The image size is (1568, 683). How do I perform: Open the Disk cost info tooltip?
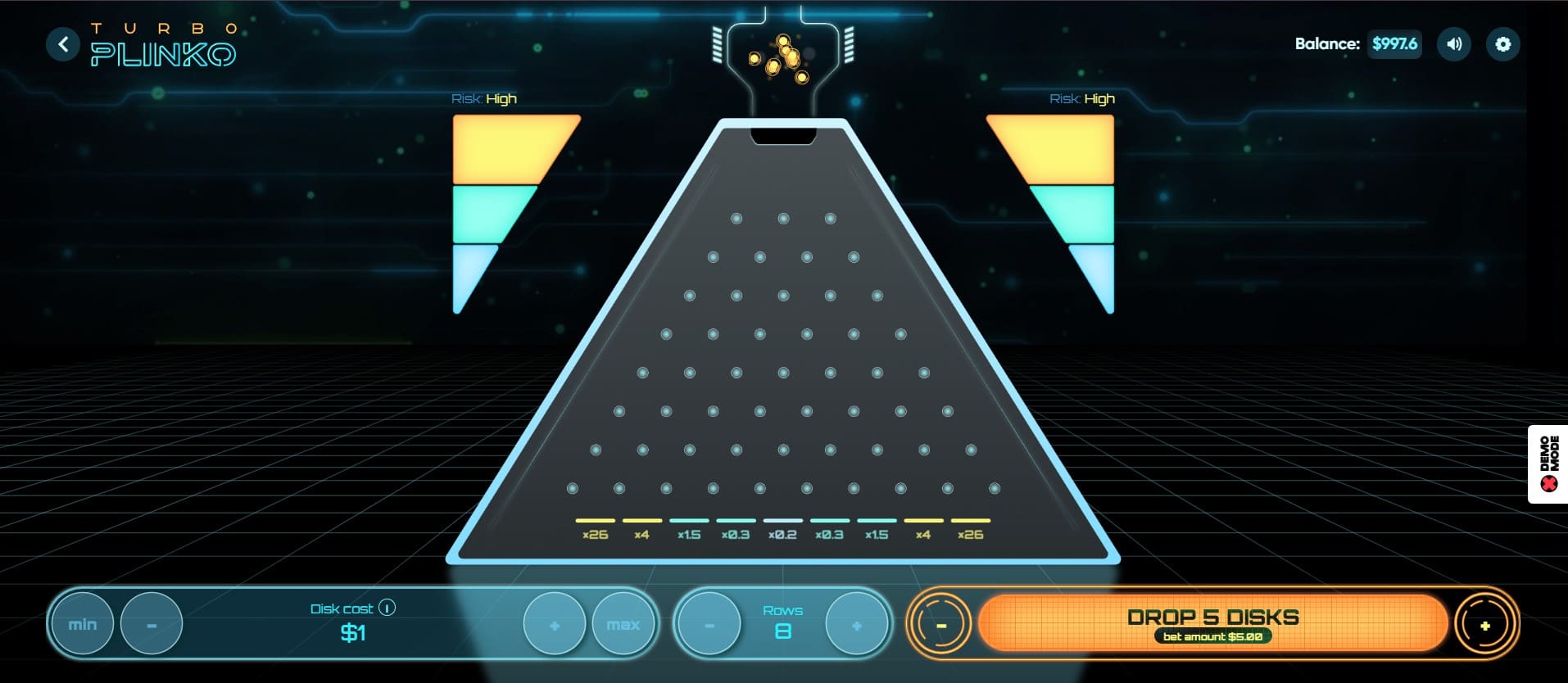tap(387, 608)
